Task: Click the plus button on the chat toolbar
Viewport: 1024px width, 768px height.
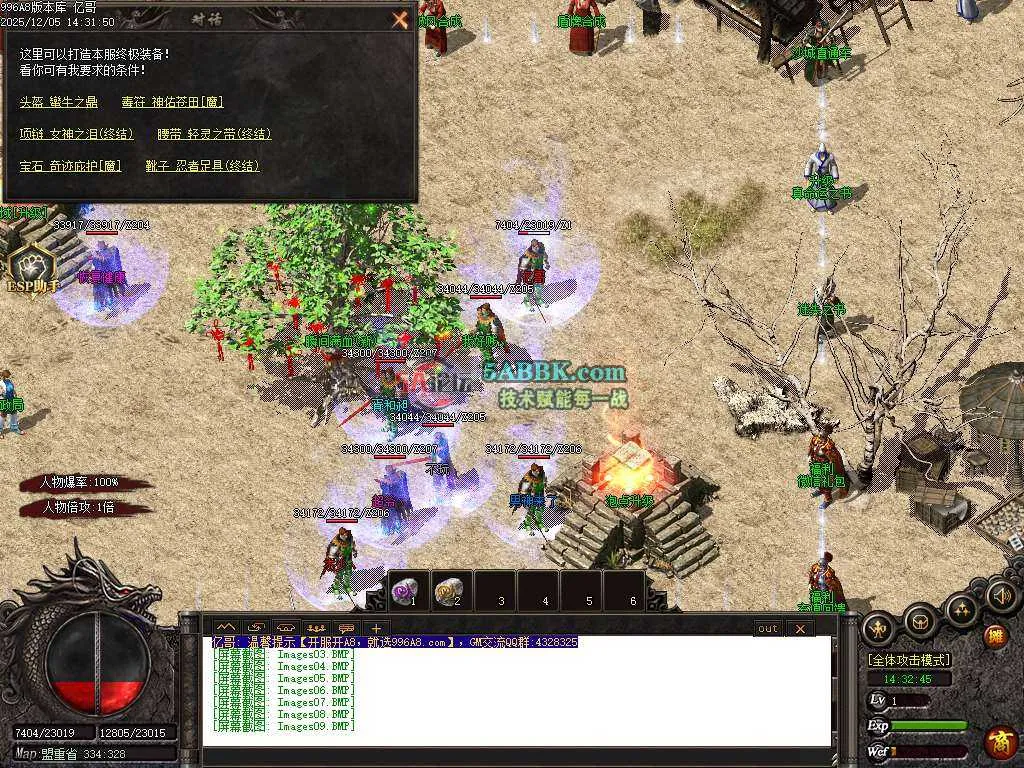Action: [x=376, y=628]
